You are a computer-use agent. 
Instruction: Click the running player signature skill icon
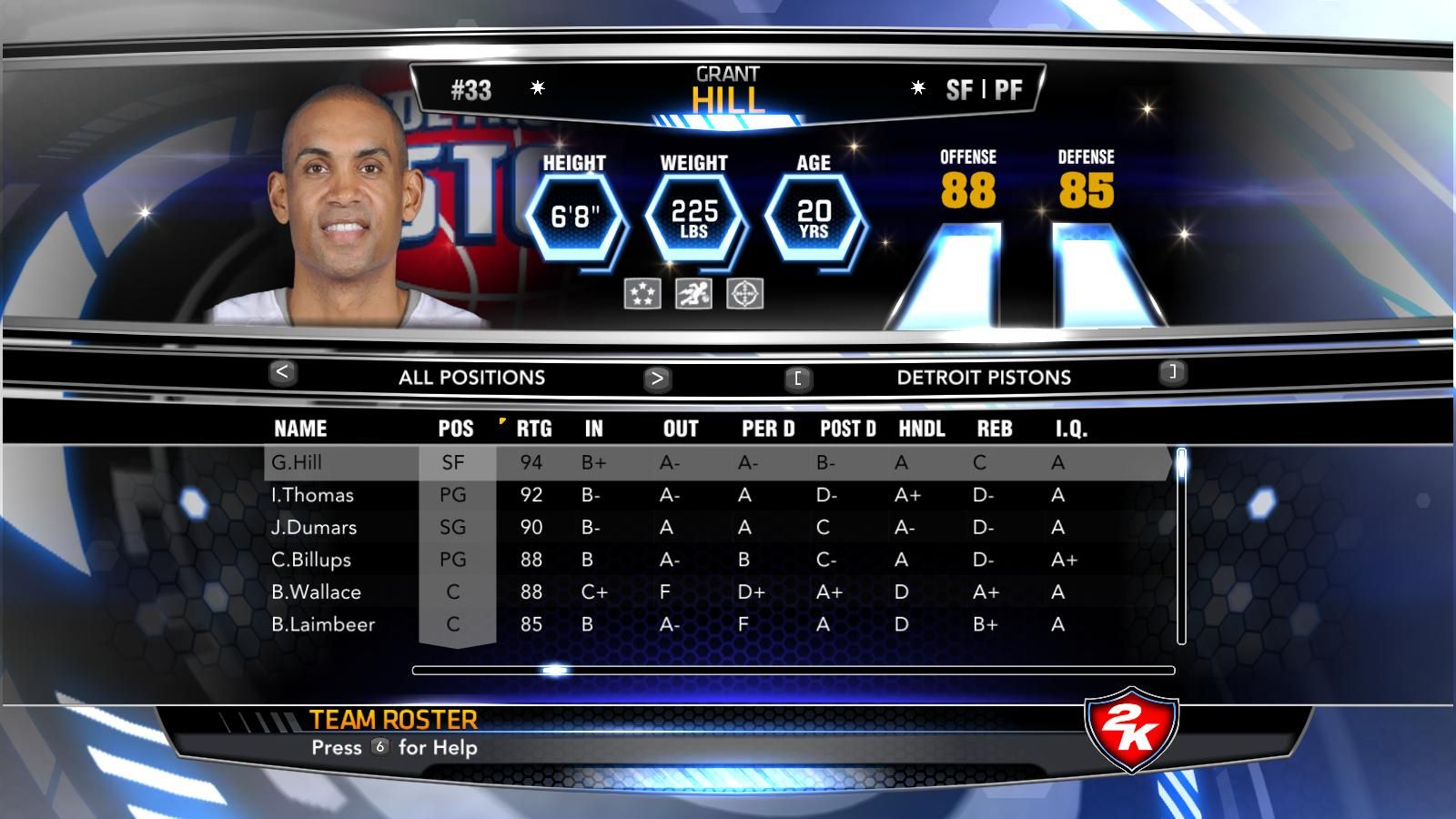pos(693,294)
